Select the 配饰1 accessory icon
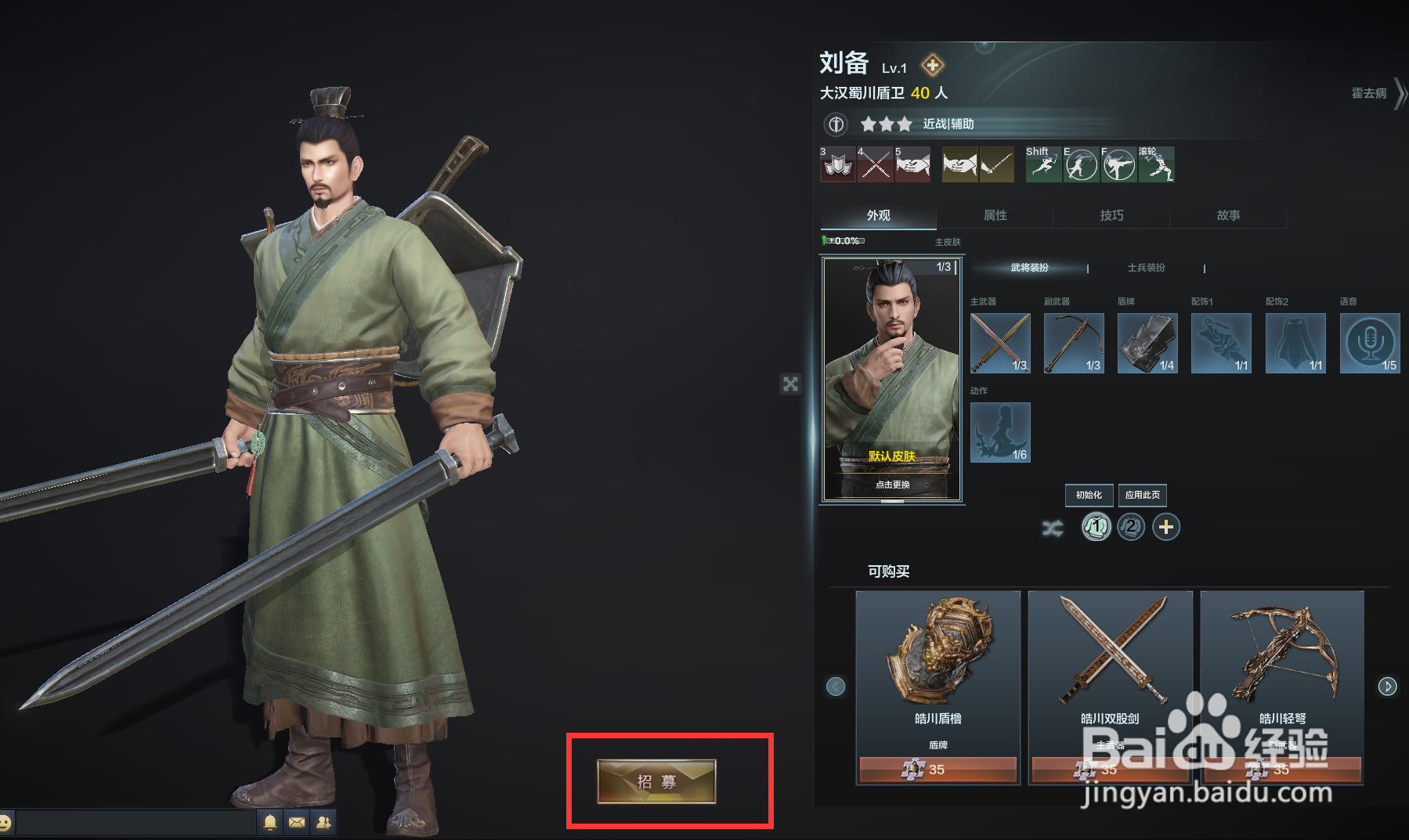Screen dimensions: 1409x840 [1221, 343]
